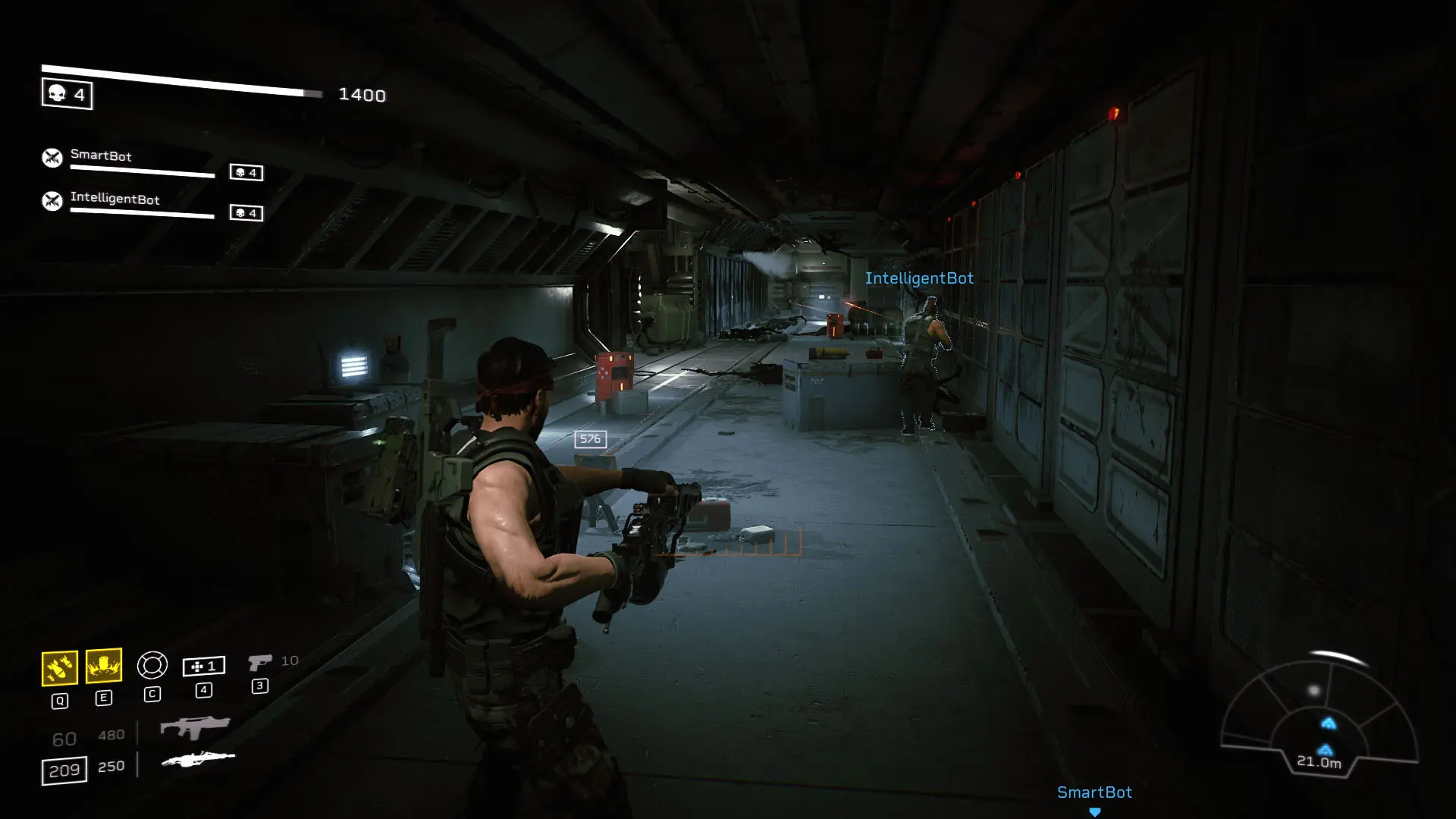Use the med kit consumable slot
The width and height of the screenshot is (1456, 819).
(203, 666)
